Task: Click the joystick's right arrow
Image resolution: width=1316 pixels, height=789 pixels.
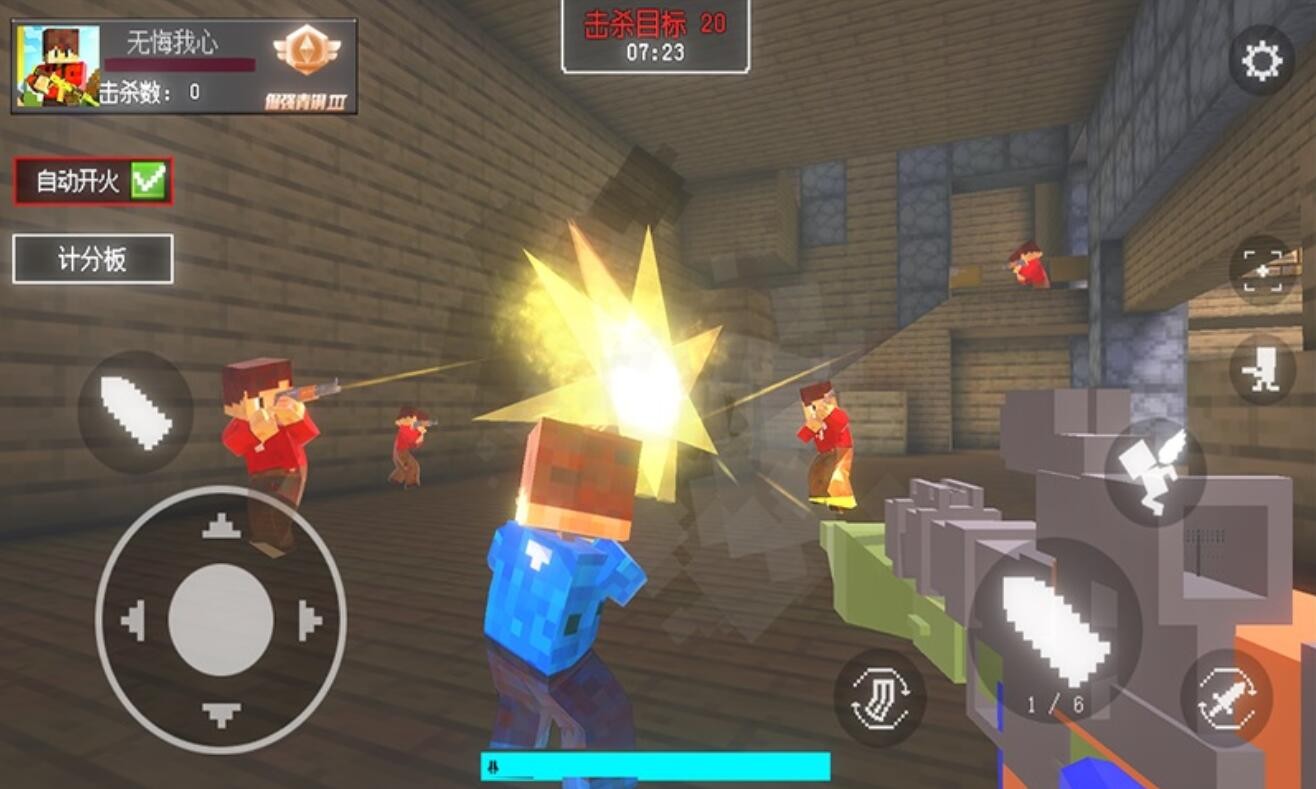Action: click(x=310, y=621)
